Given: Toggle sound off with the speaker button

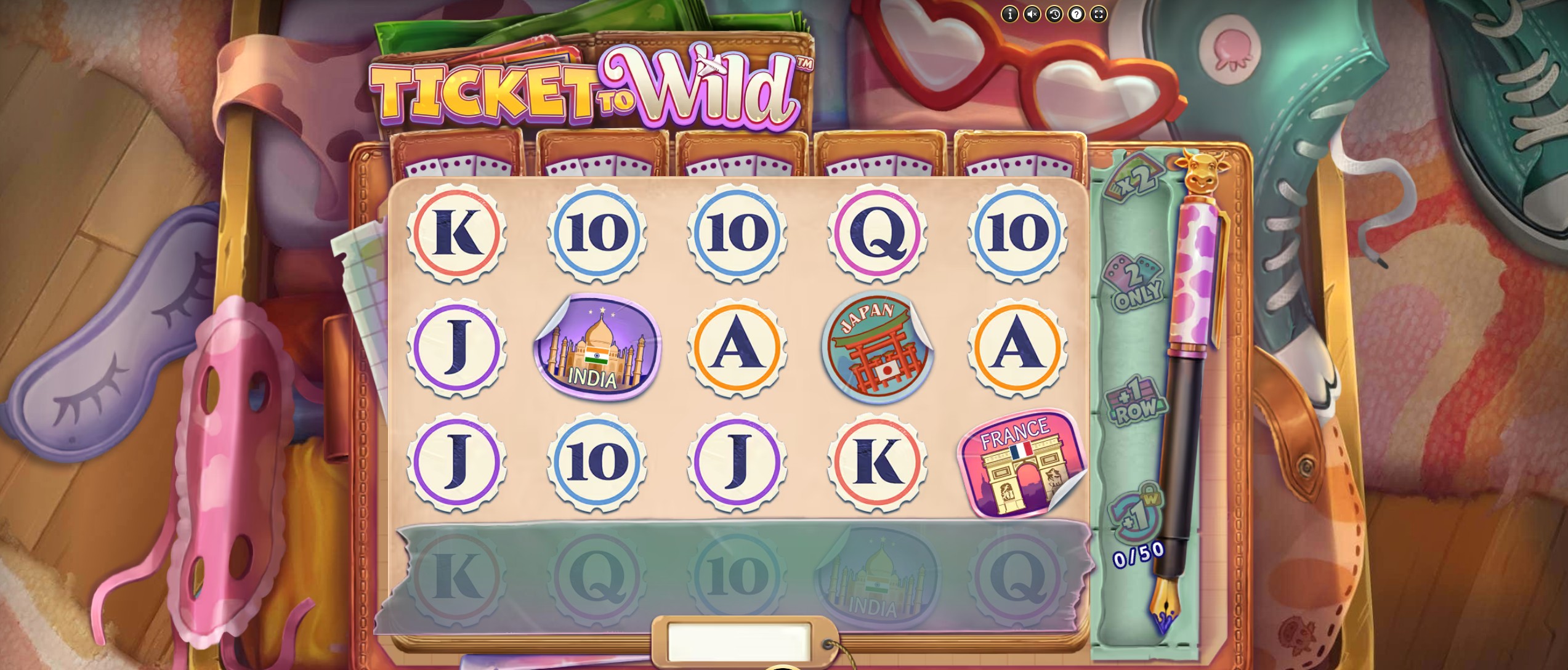Looking at the screenshot, I should [1032, 14].
